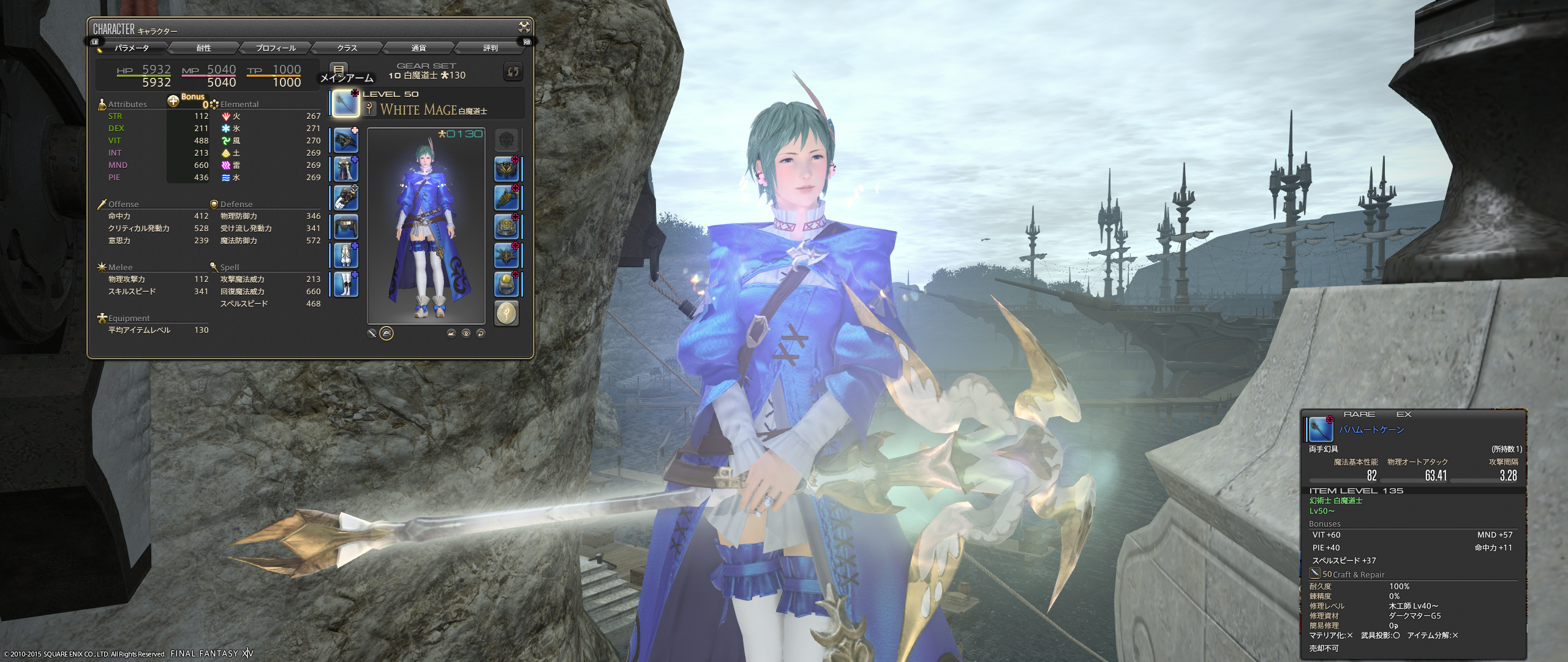The image size is (1568, 662).
Task: Select the main arm cane slot
Action: (345, 103)
